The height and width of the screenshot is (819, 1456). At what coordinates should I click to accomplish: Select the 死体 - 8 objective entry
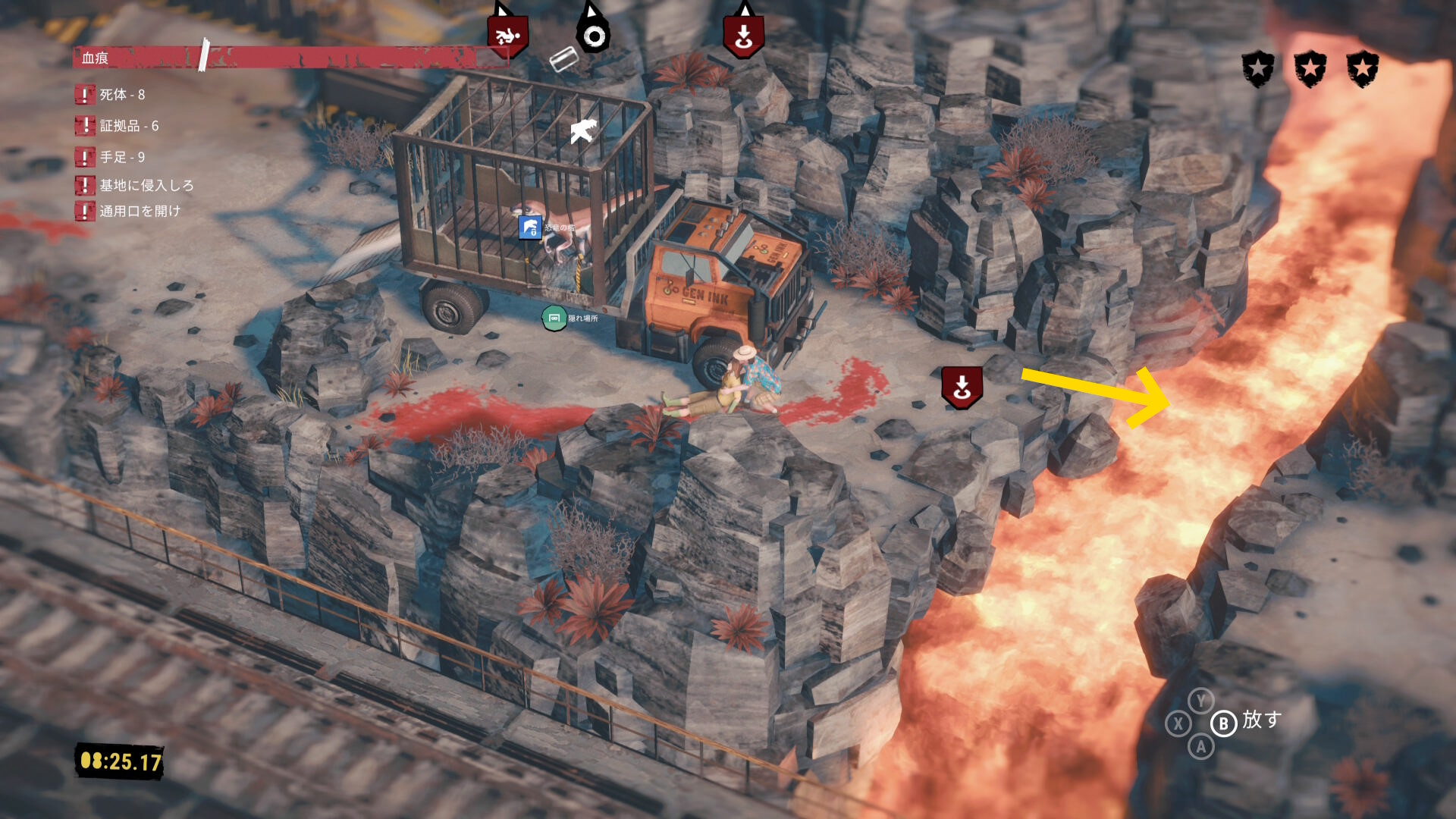pyautogui.click(x=121, y=95)
